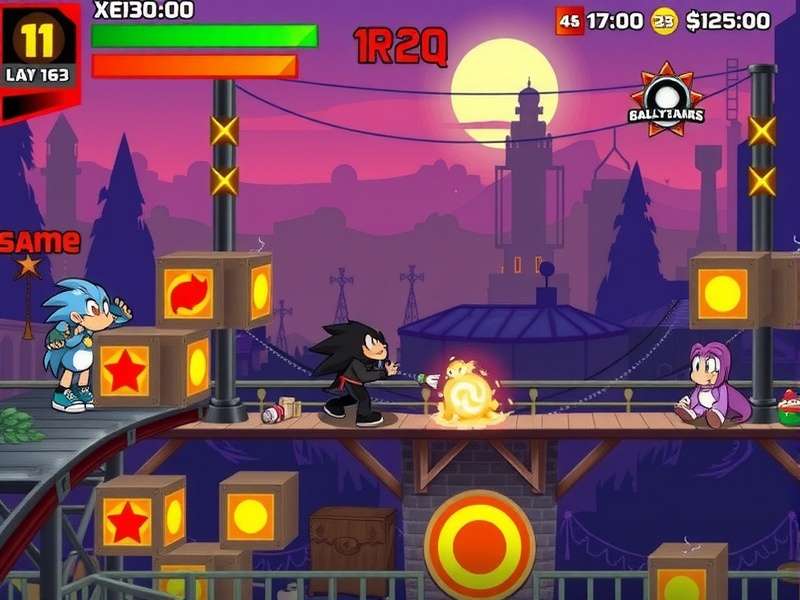The image size is (800, 600).
Task: Click the red 45 icon beside the timer
Action: (569, 21)
